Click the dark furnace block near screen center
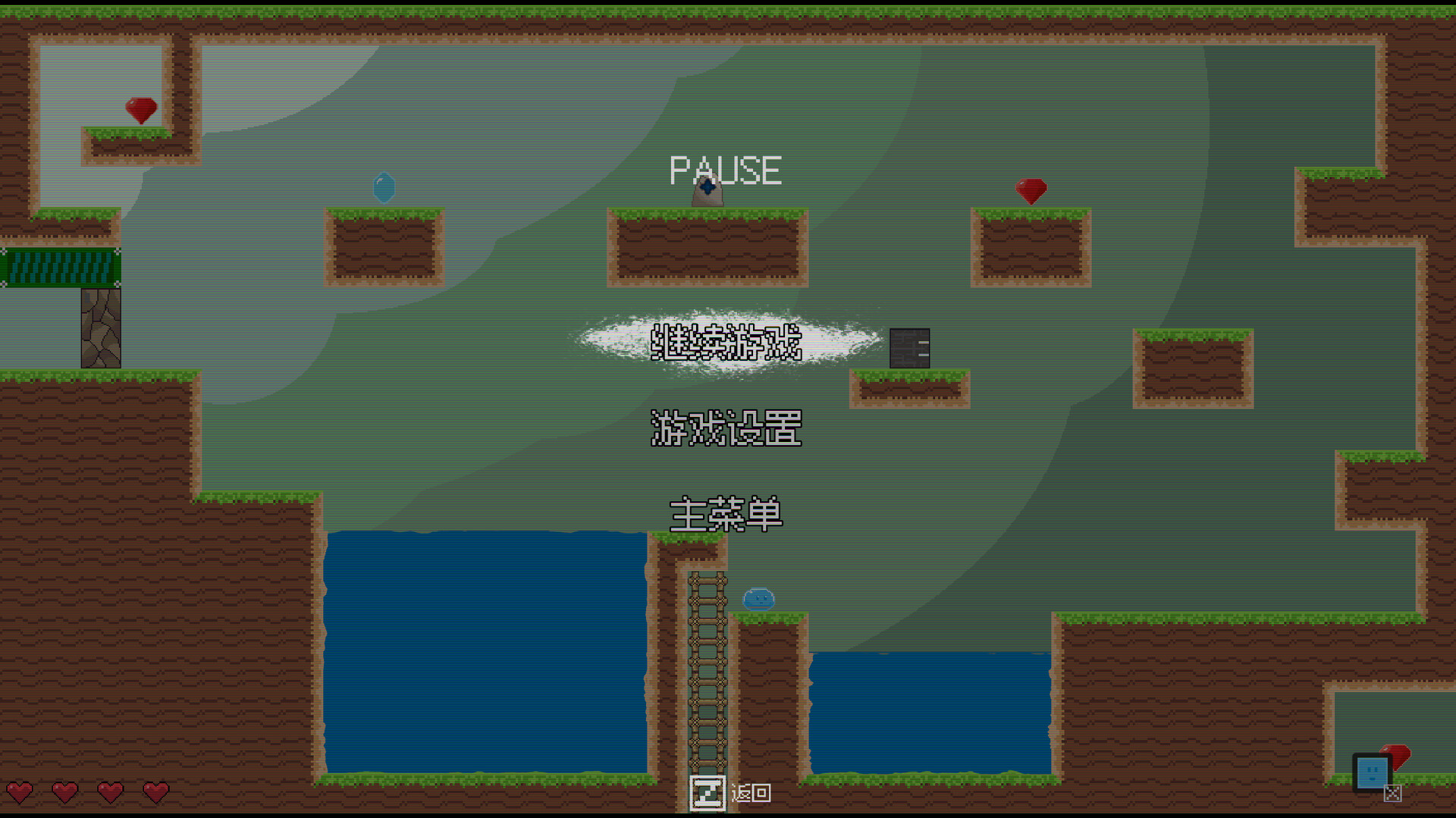 [910, 349]
